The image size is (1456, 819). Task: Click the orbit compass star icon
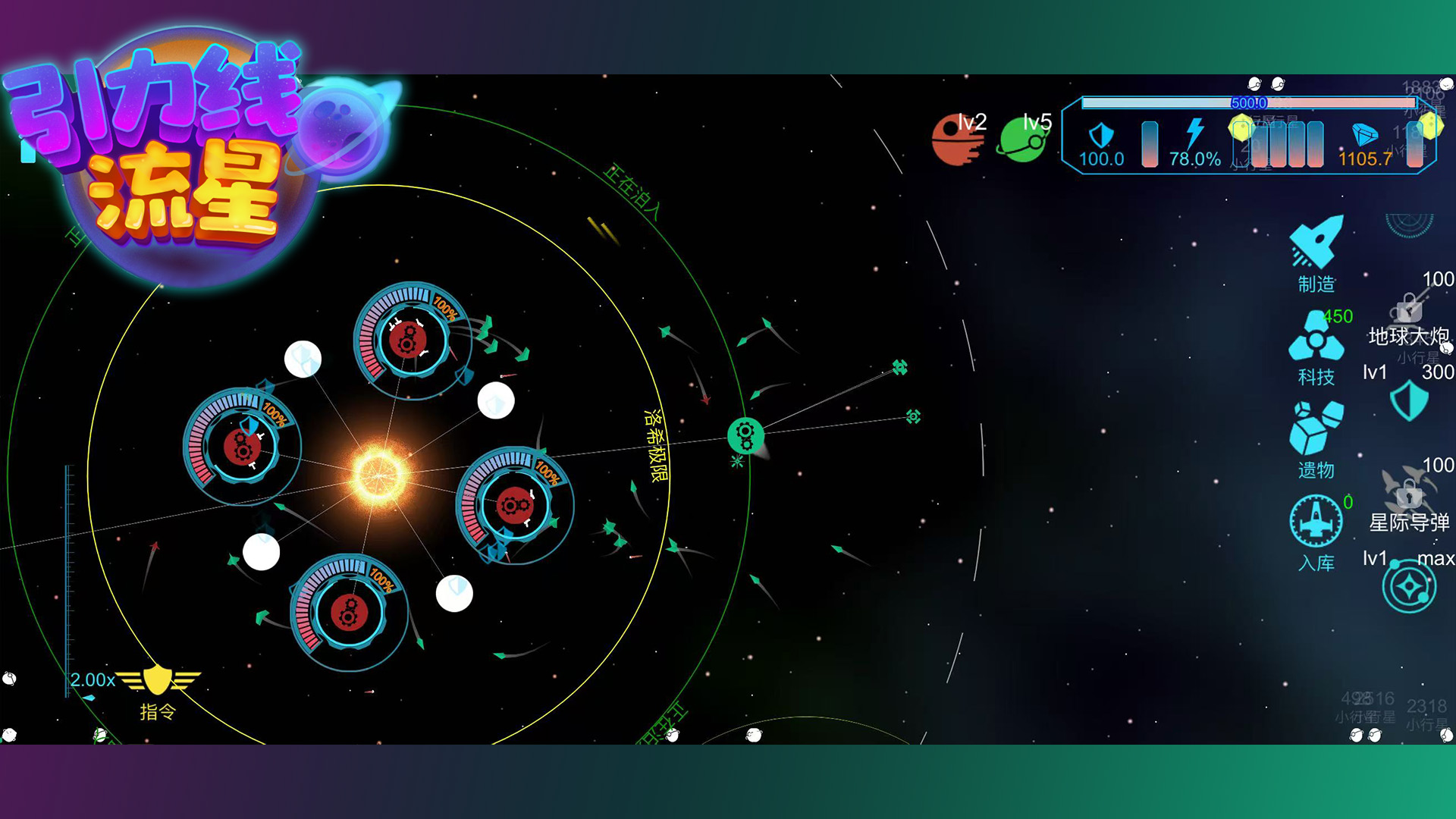[1409, 587]
